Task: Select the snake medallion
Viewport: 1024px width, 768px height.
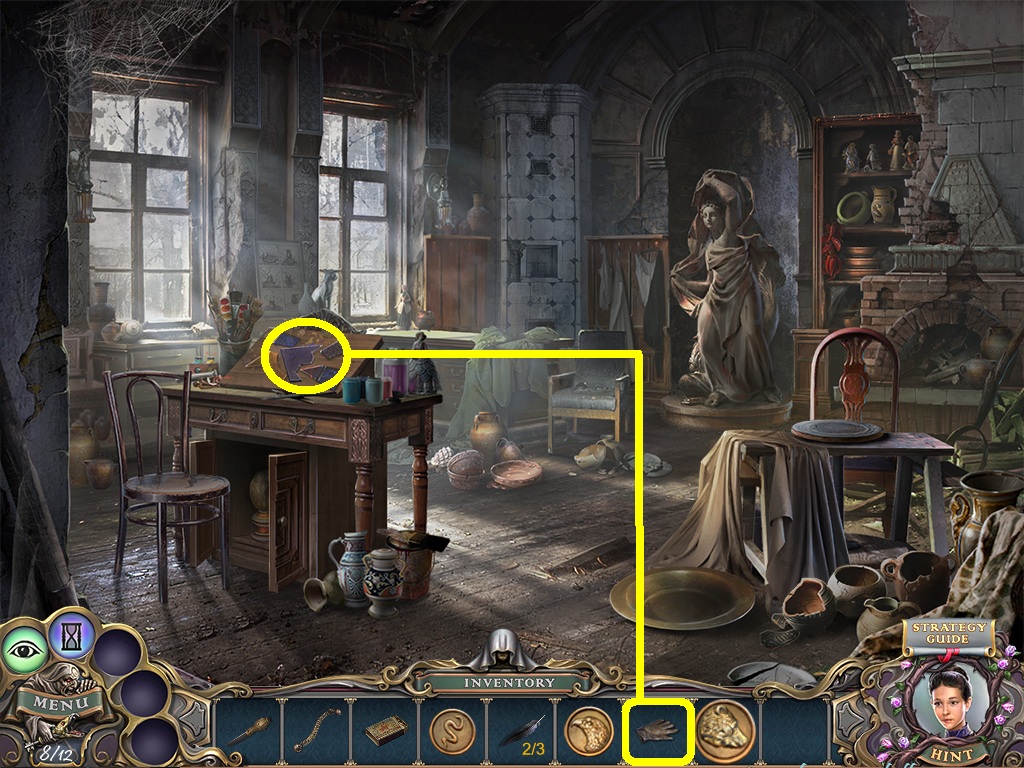Action: [x=453, y=732]
